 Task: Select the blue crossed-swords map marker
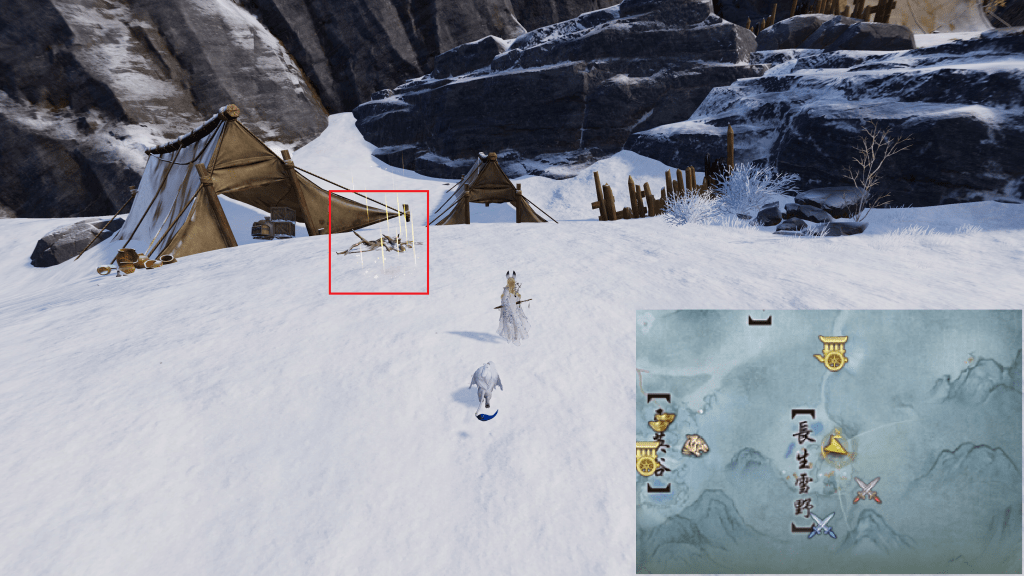(x=822, y=524)
